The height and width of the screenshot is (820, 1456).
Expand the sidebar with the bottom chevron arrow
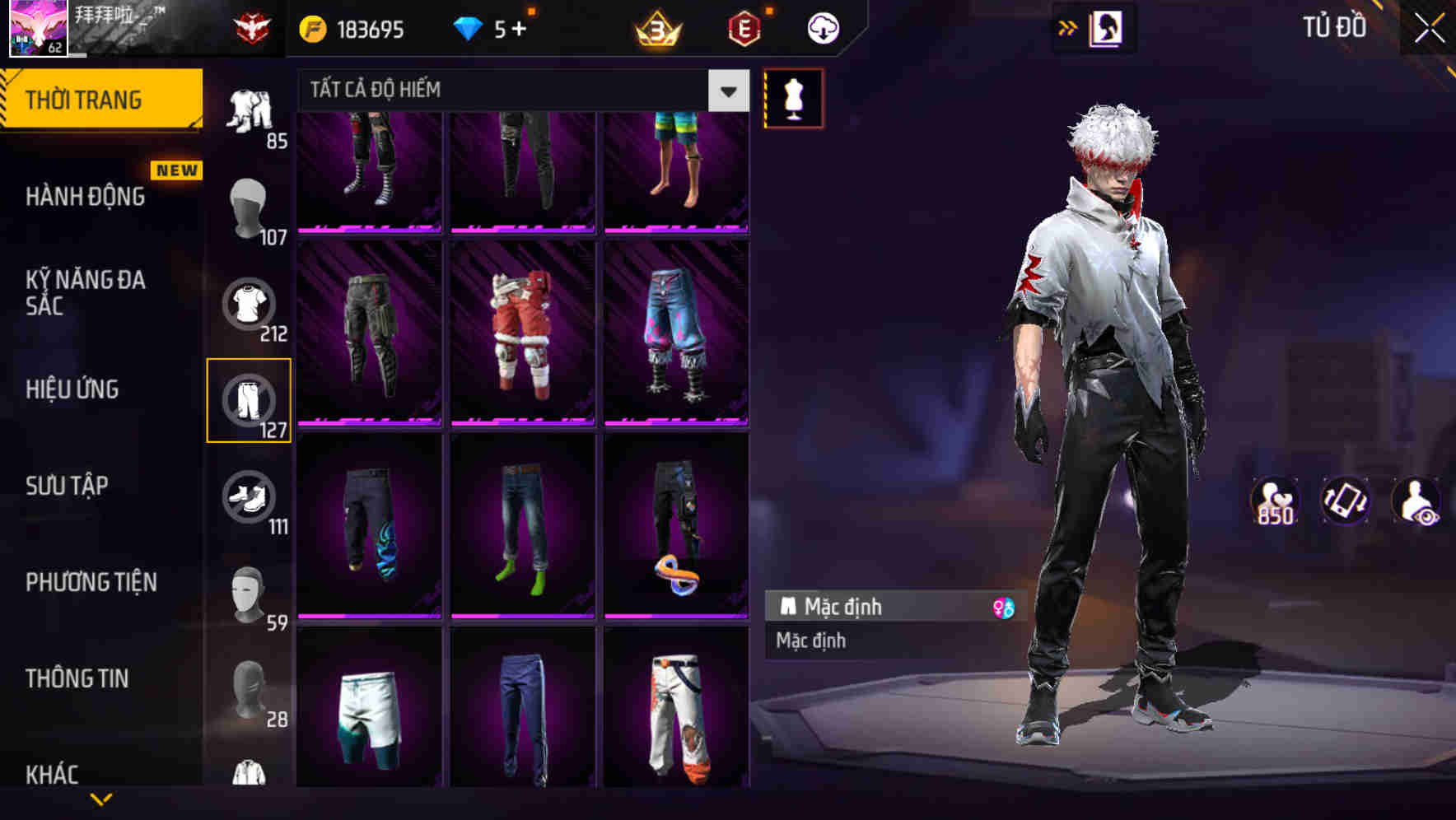[x=101, y=797]
